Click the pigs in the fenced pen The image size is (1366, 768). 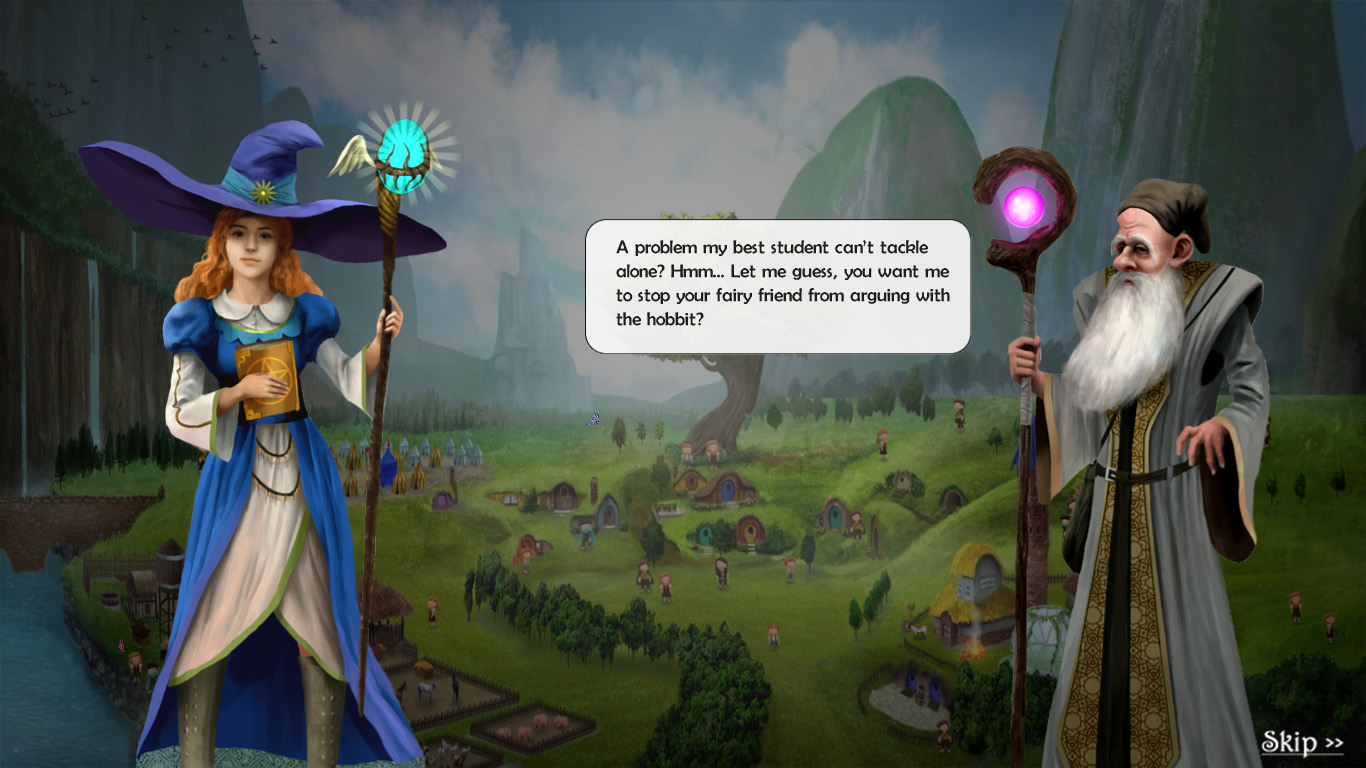pyautogui.click(x=534, y=726)
